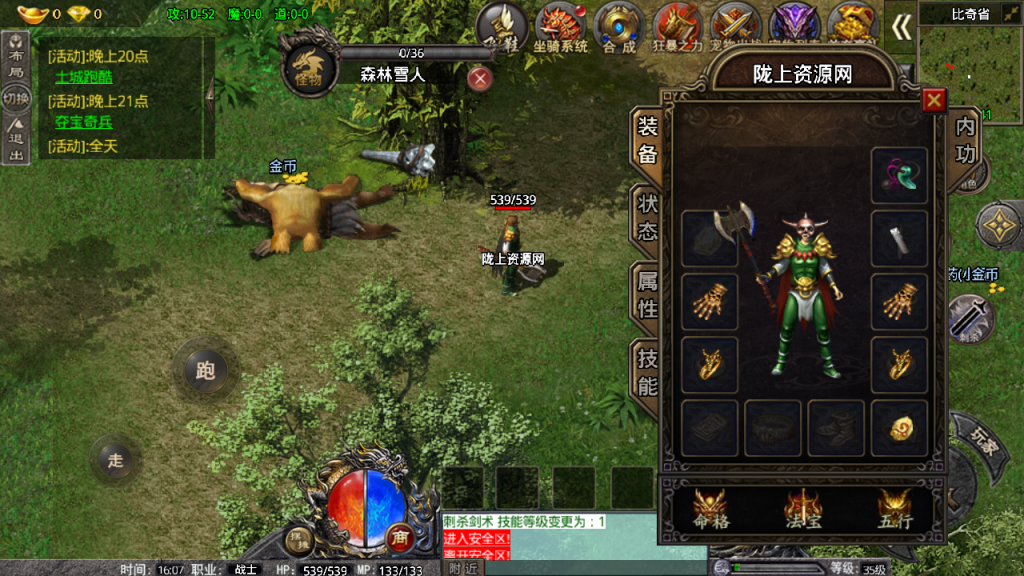Screen dimensions: 1024x576
Task: Select the 技能 skills tab
Action: click(648, 371)
